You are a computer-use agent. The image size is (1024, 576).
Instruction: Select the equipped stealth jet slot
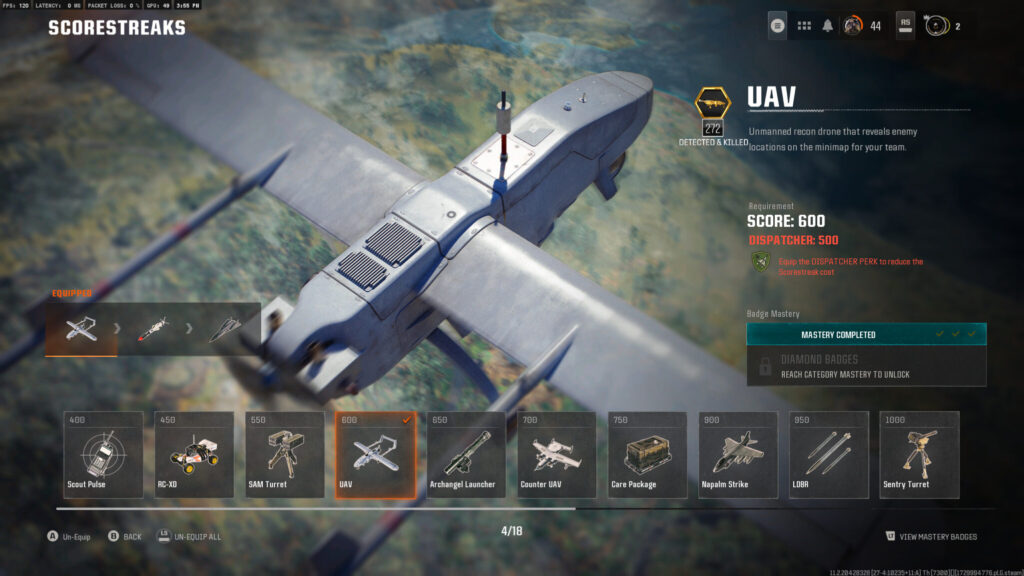(225, 329)
